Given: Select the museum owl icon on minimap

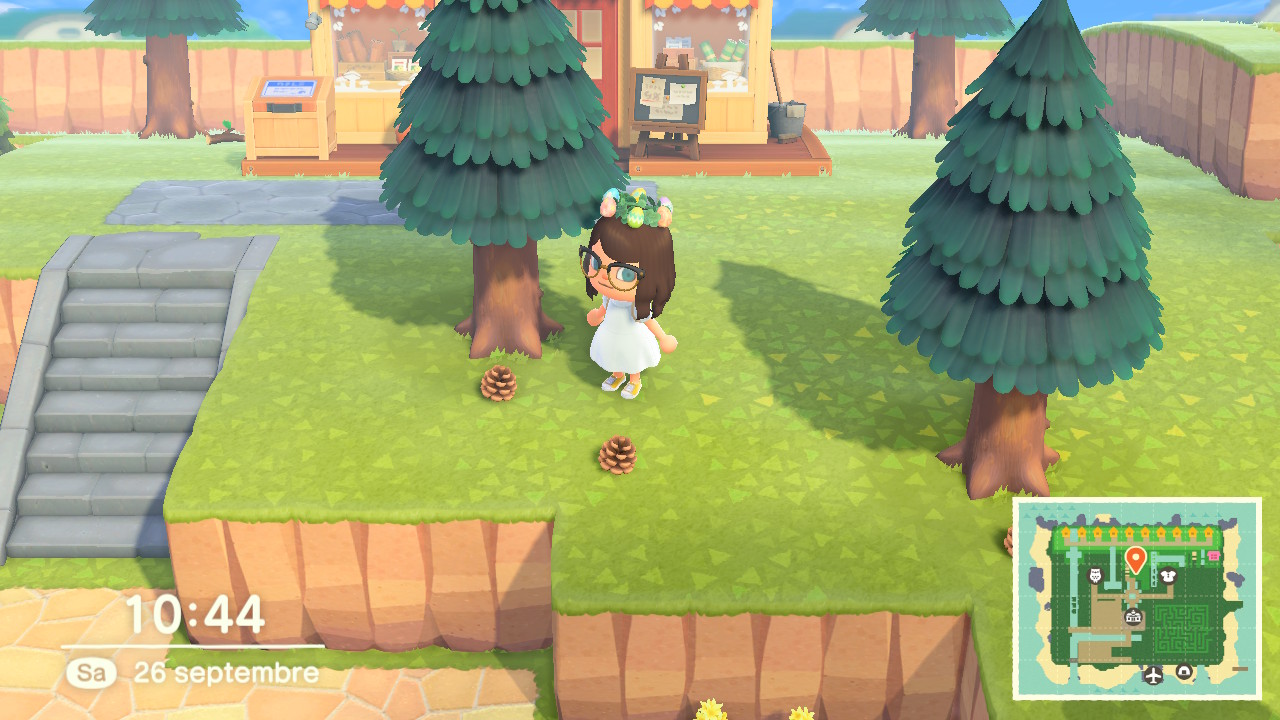Looking at the screenshot, I should (1094, 575).
